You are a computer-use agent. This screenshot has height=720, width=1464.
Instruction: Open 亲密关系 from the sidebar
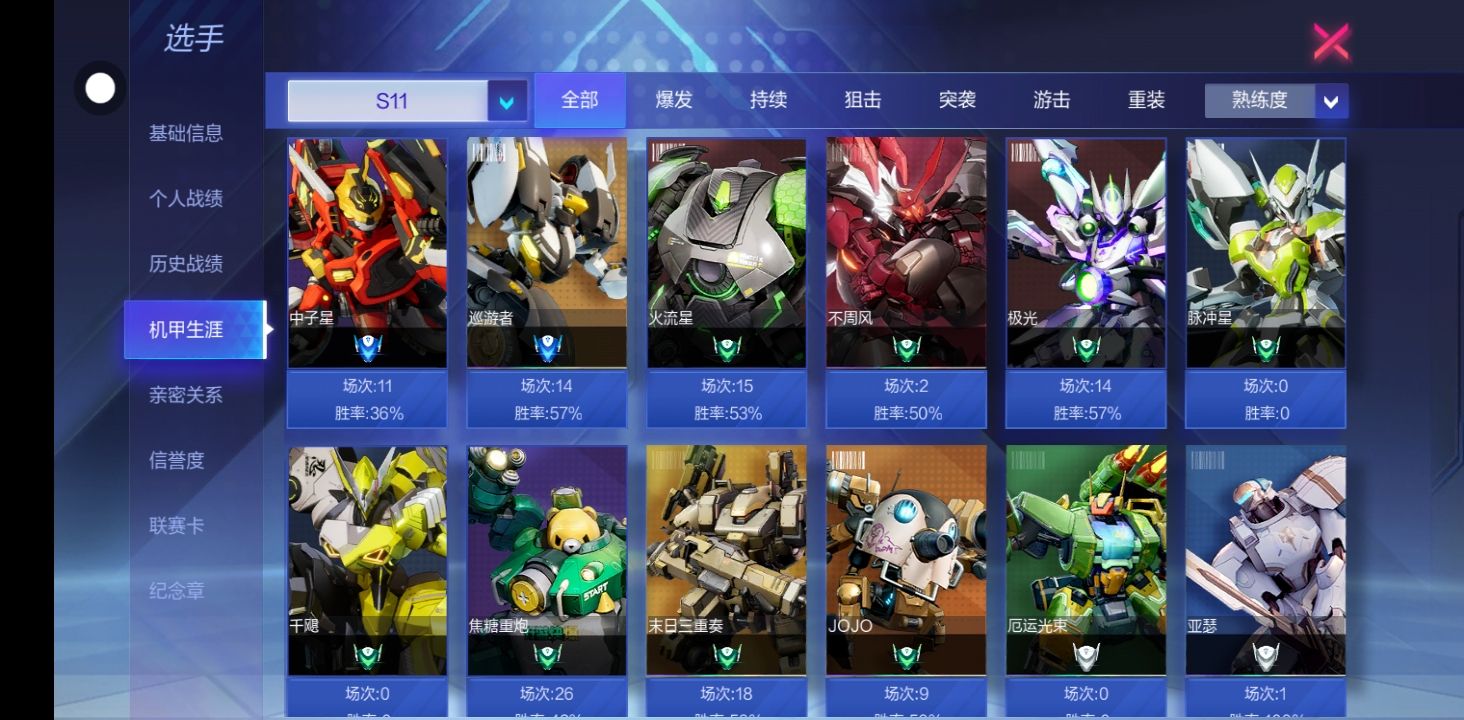click(x=186, y=395)
